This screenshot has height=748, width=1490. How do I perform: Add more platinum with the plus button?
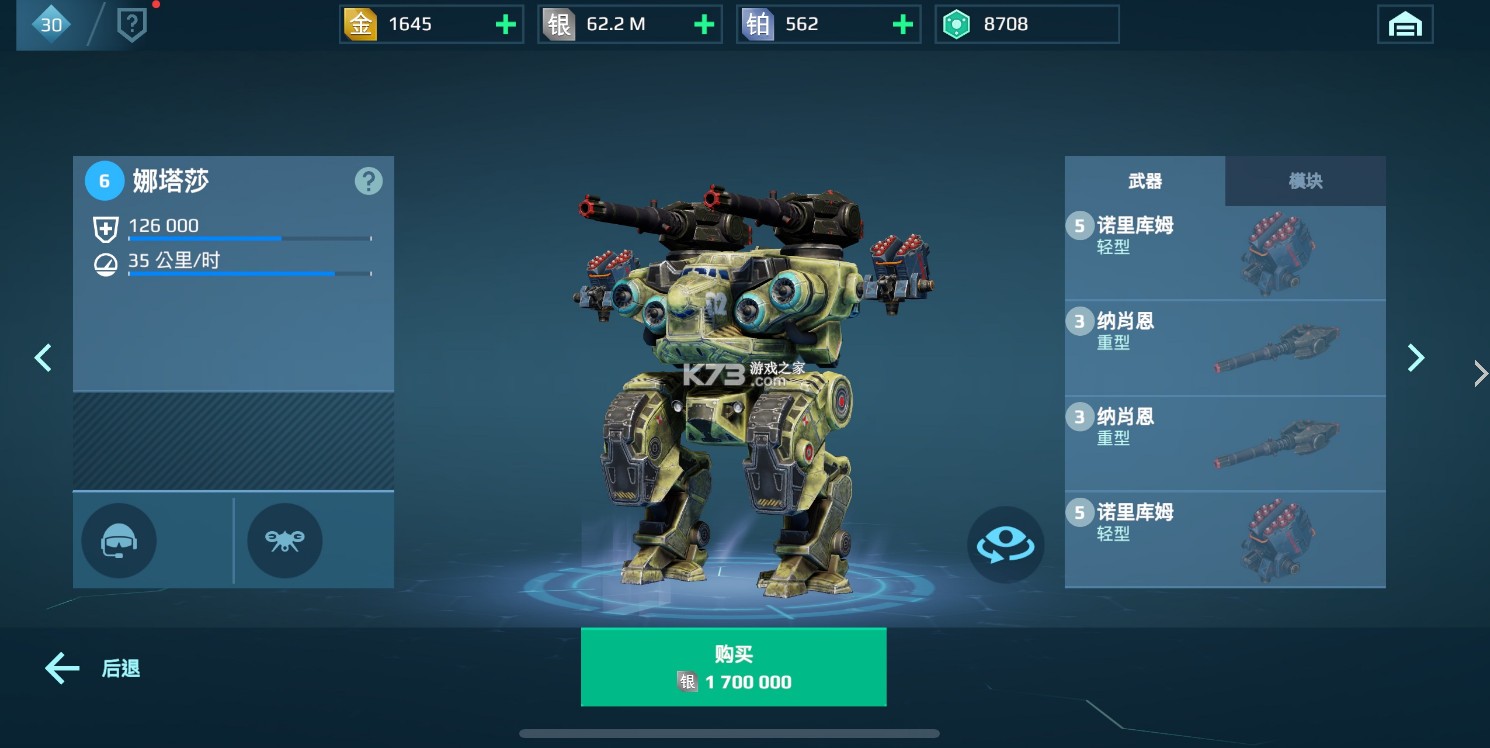(902, 25)
